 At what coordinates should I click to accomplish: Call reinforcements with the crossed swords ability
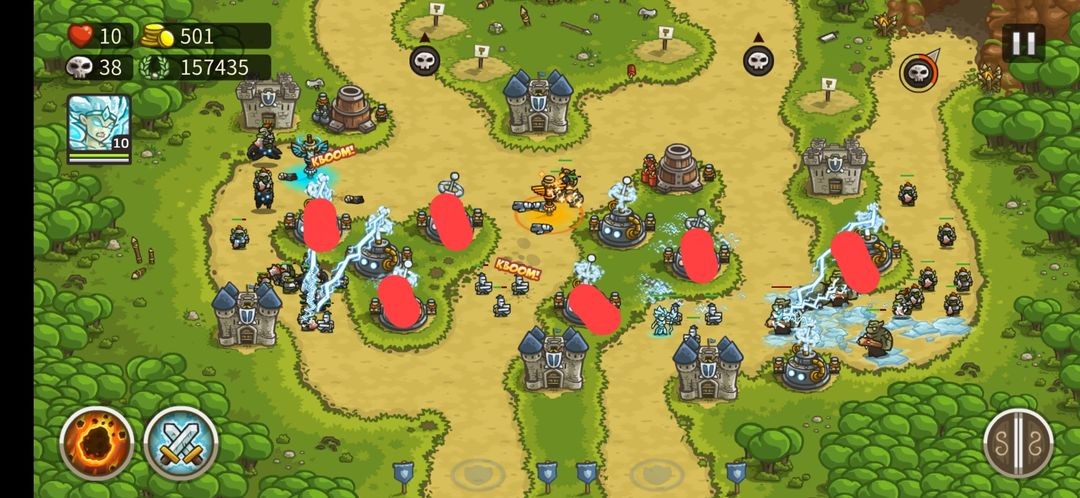(x=181, y=443)
